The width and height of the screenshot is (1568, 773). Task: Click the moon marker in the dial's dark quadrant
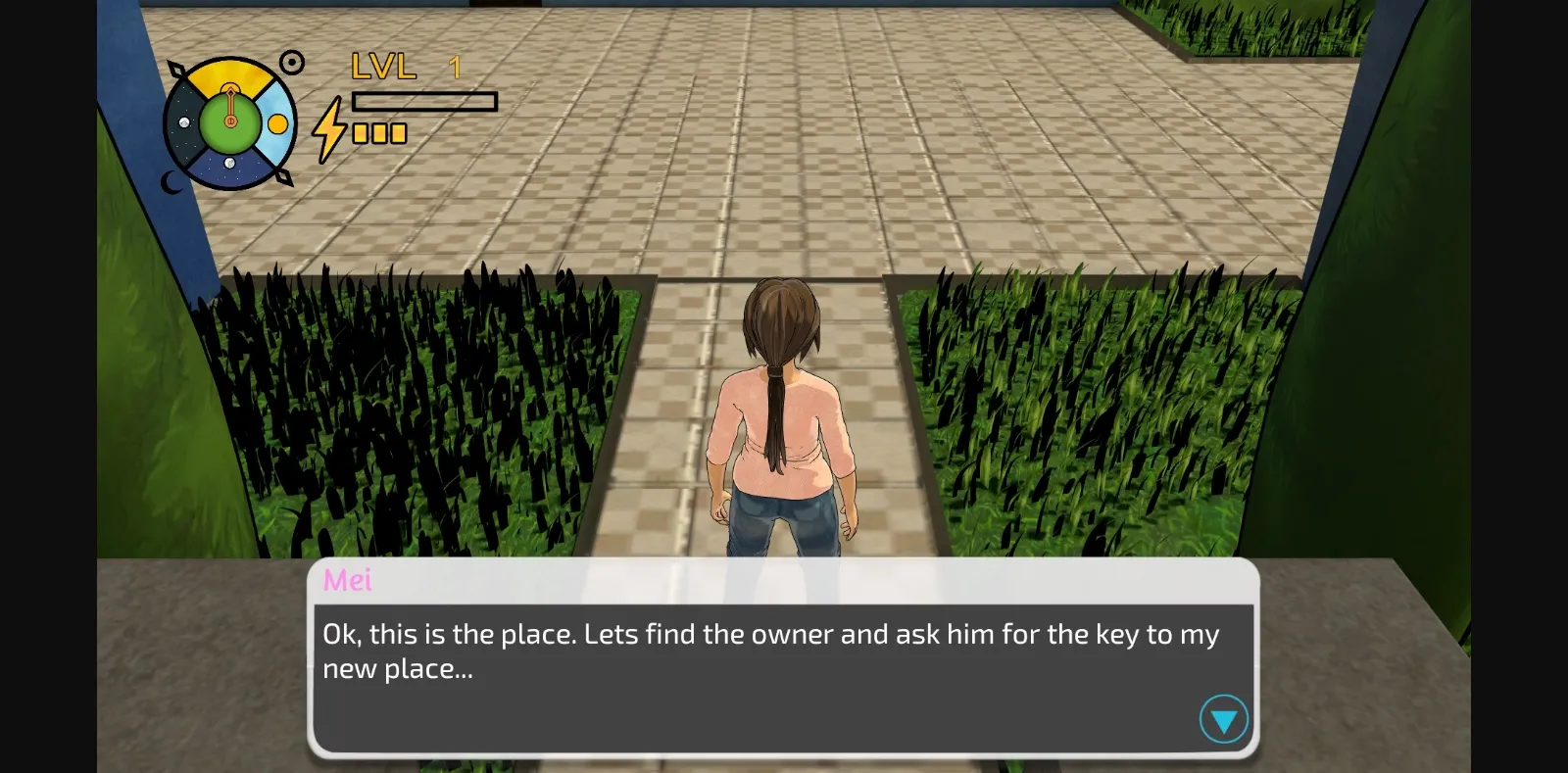[x=184, y=121]
